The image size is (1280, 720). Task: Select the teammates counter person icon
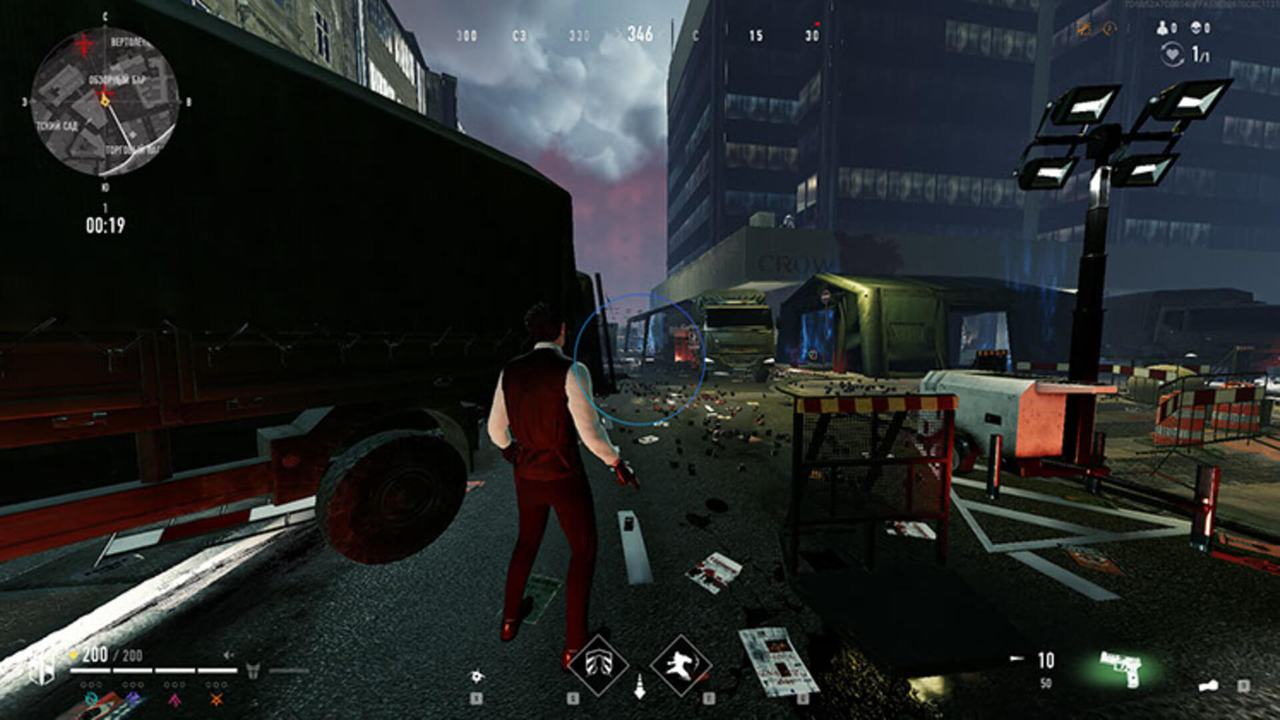[1160, 27]
